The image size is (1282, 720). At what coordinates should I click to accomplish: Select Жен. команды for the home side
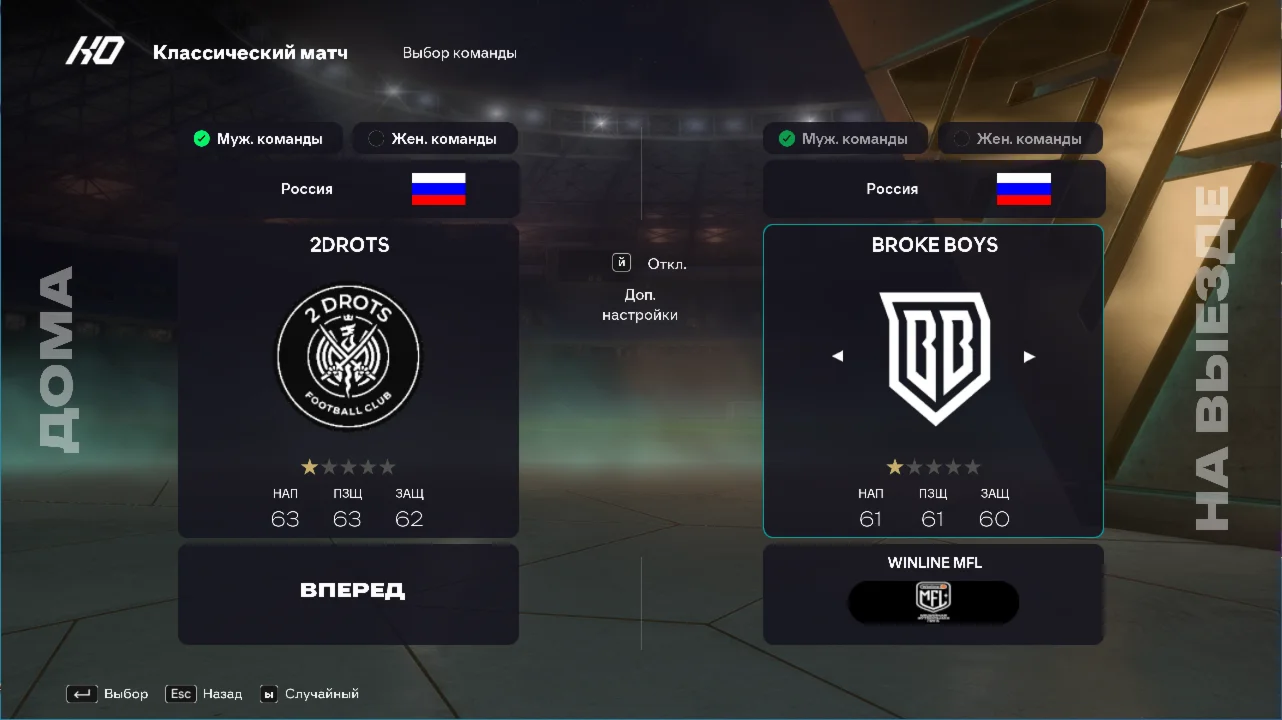435,138
